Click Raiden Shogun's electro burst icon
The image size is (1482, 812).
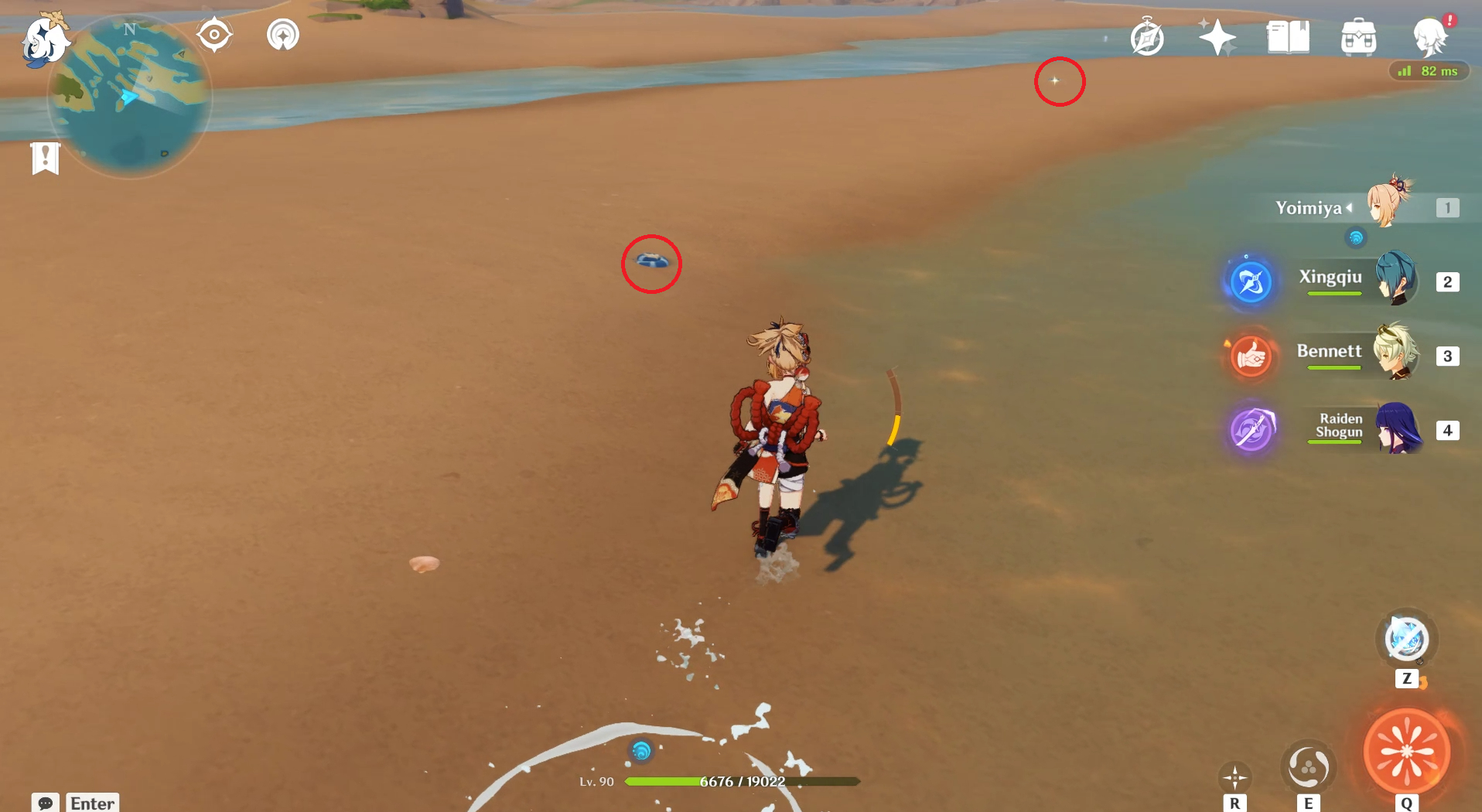click(1252, 431)
